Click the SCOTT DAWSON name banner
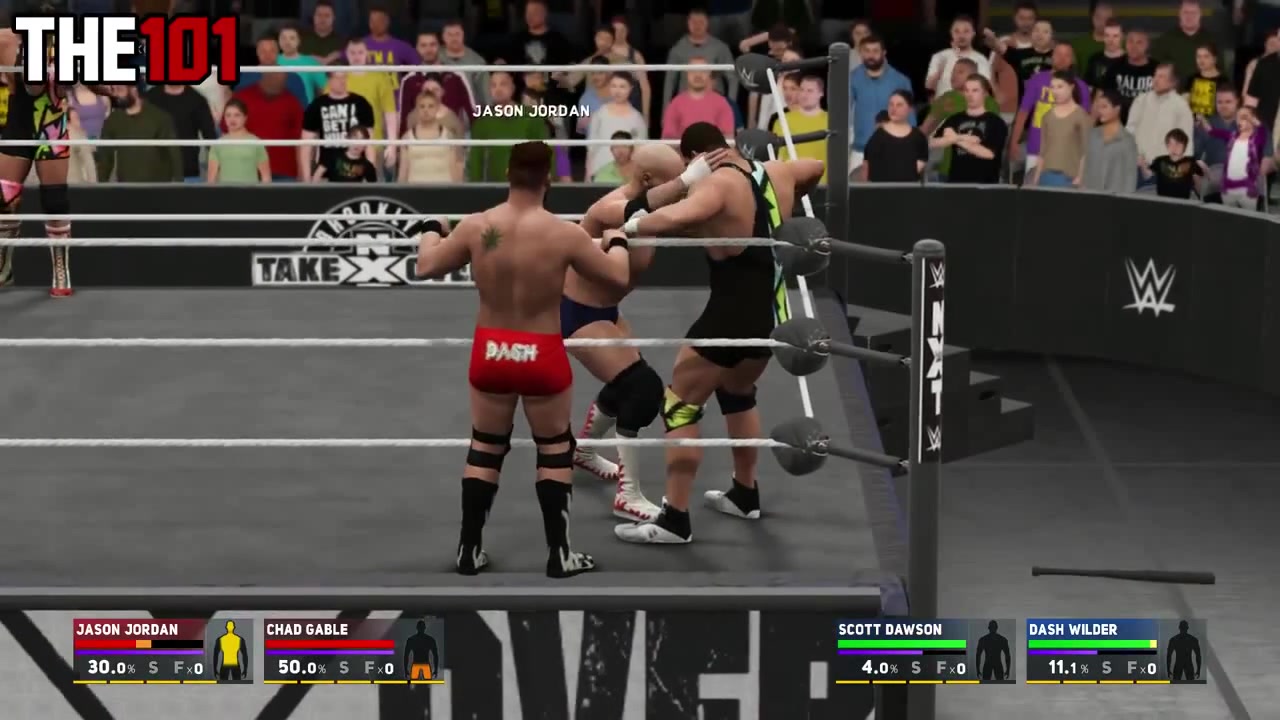Viewport: 1280px width, 720px height. (890, 630)
